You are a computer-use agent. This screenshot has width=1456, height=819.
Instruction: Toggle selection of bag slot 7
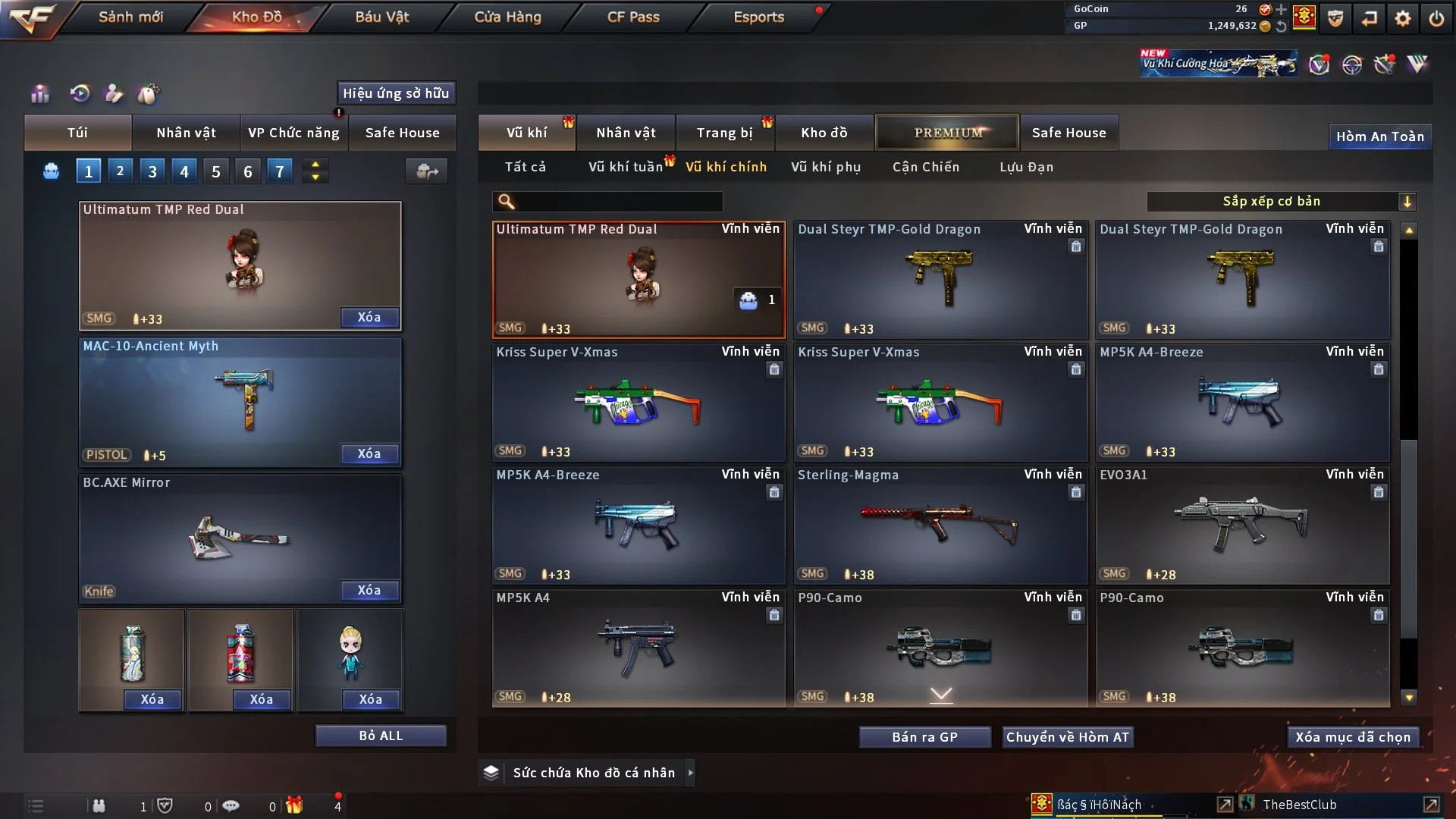pyautogui.click(x=280, y=171)
